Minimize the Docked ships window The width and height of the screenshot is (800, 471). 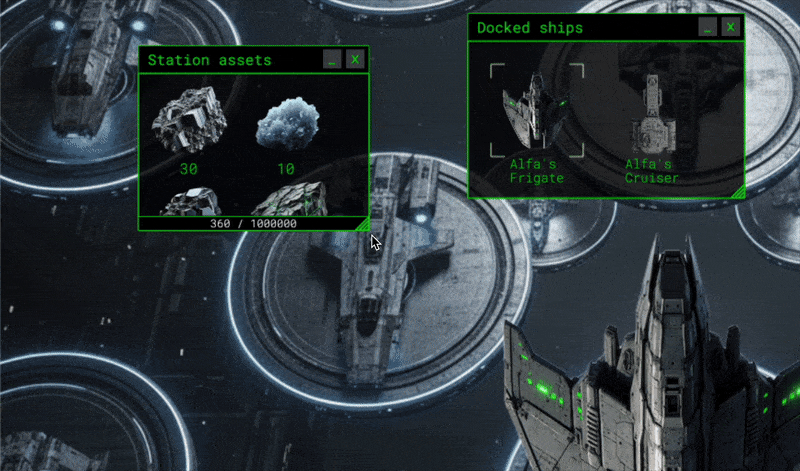point(708,28)
